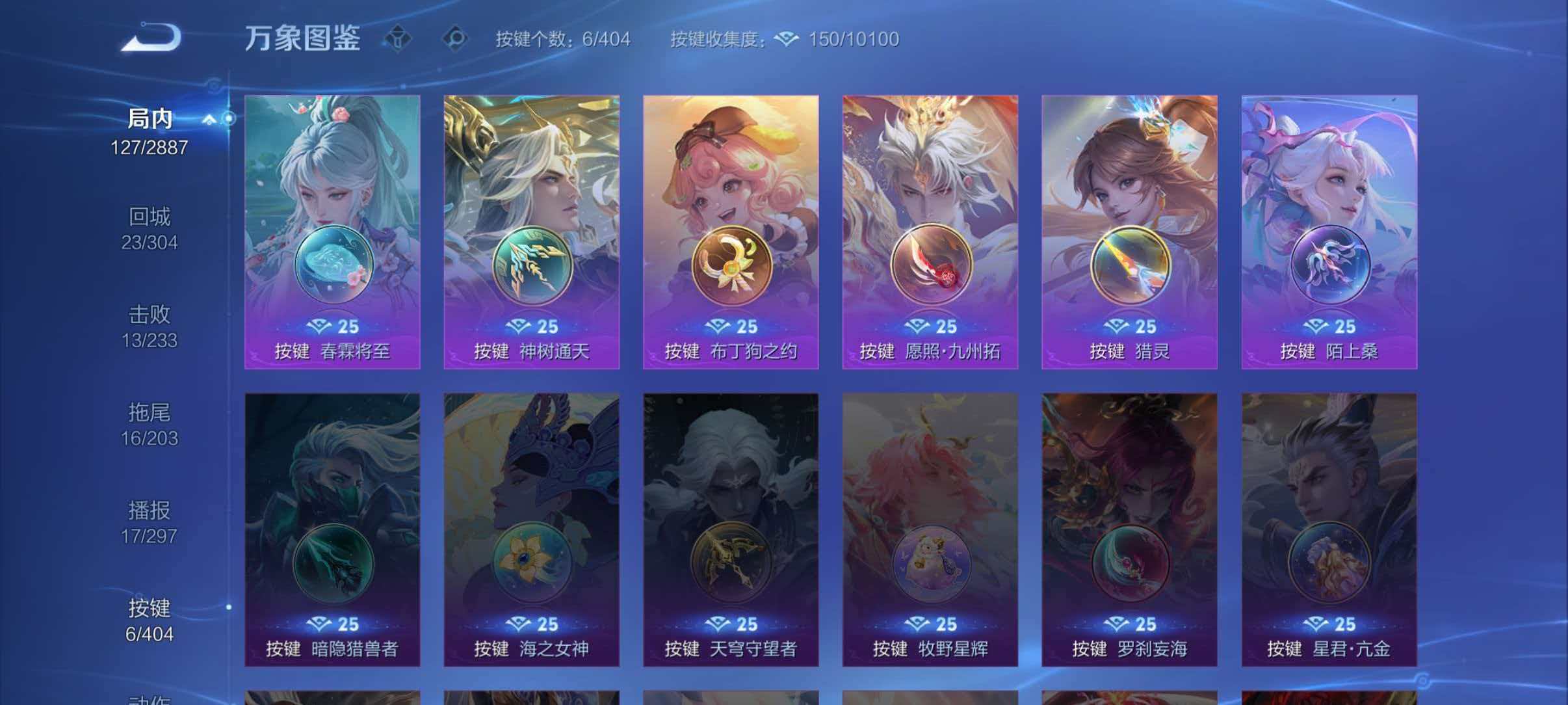Open the filter icon beside 万象图鉴 title
The image size is (1568, 705).
click(x=397, y=38)
